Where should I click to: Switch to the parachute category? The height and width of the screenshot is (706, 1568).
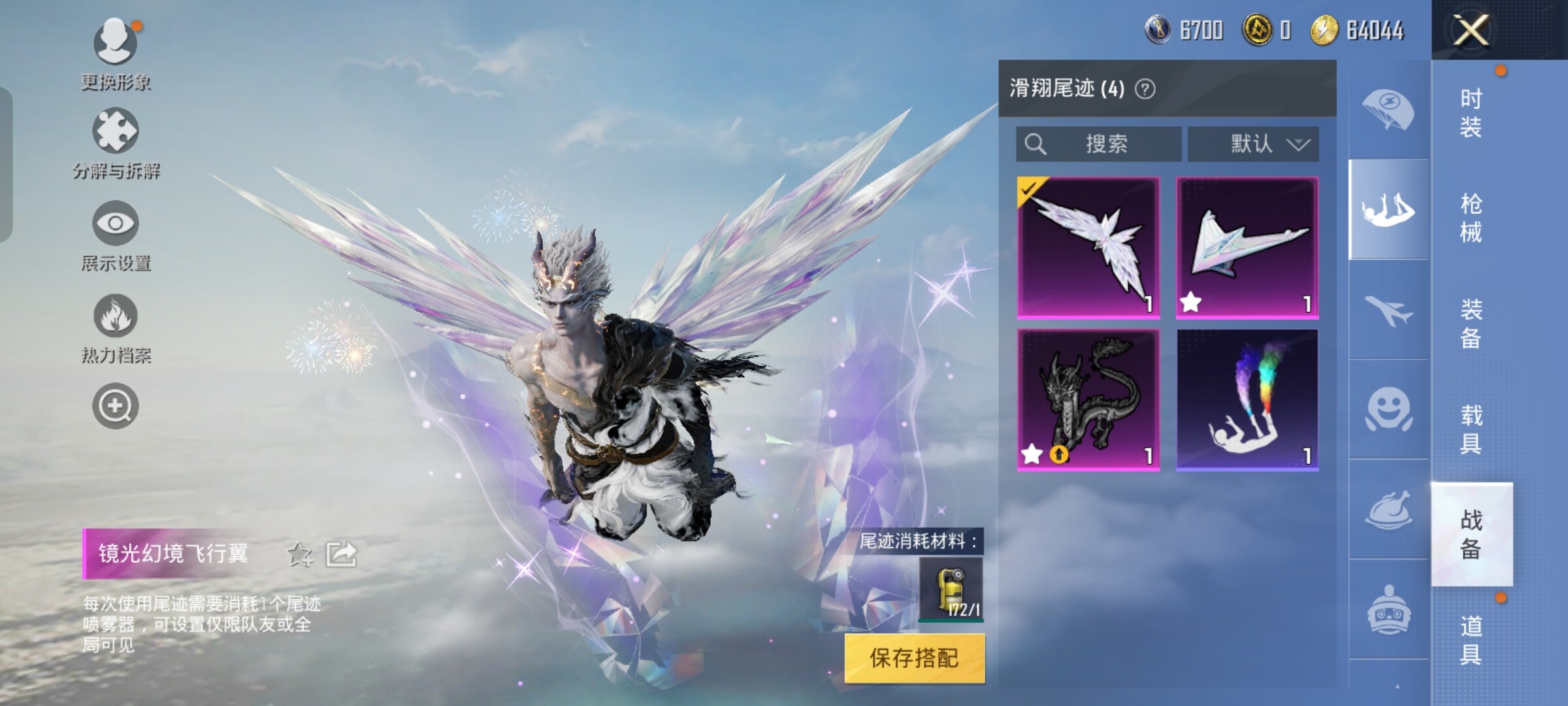point(1388,110)
